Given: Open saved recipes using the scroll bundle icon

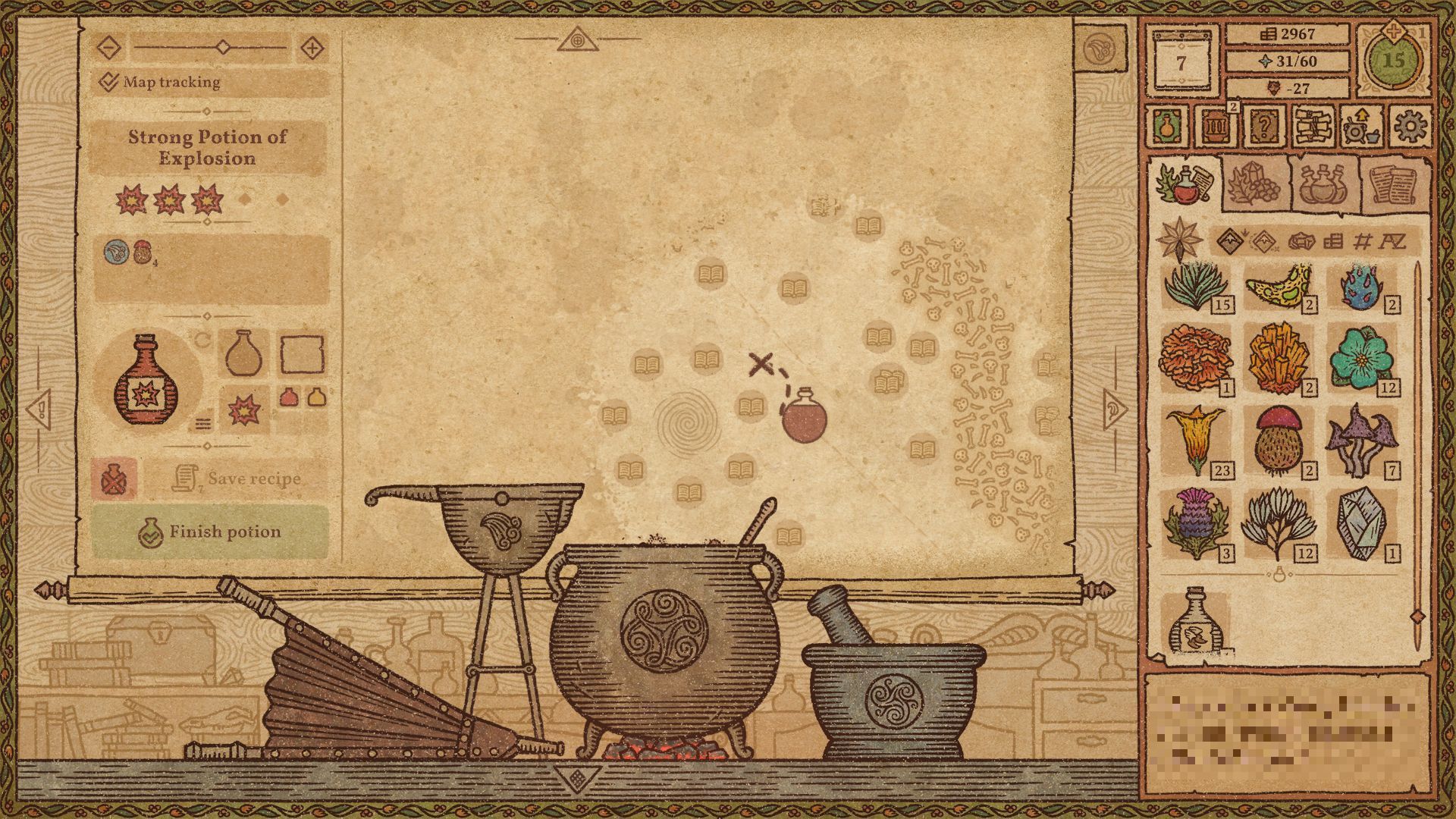Looking at the screenshot, I should click(x=1313, y=127).
